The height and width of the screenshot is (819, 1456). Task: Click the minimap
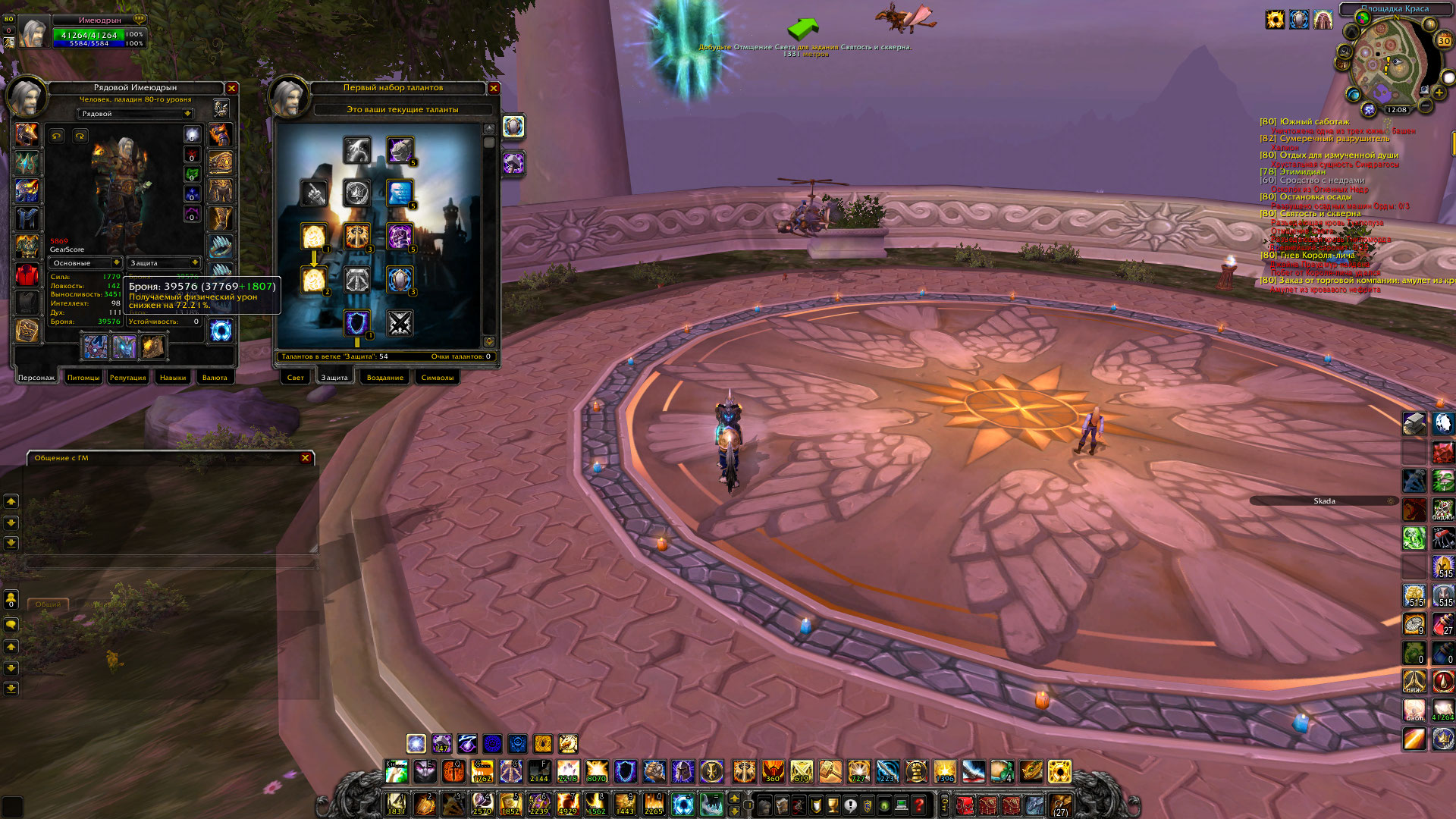pos(1386,61)
